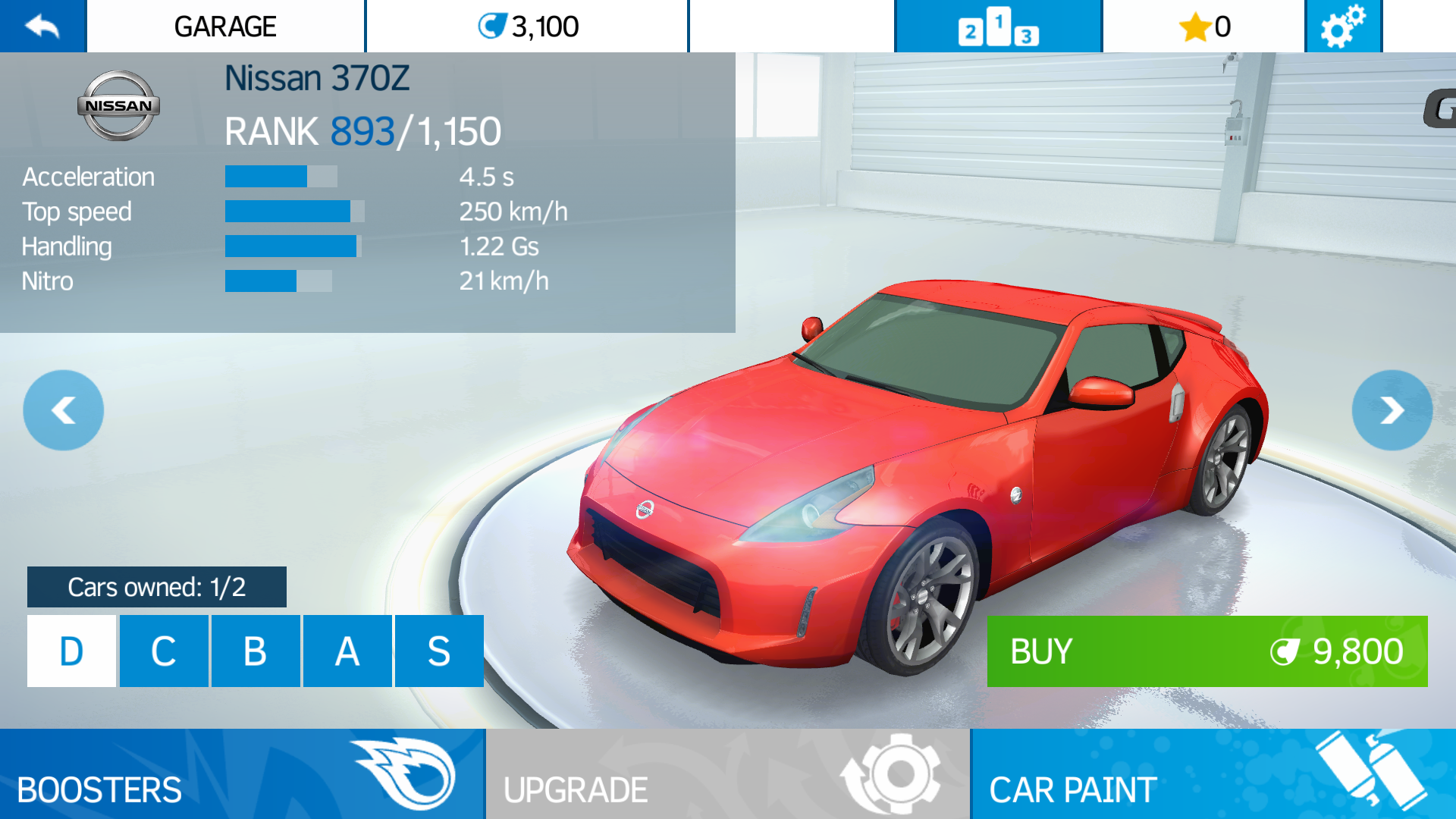Buy the Nissan 370Z for 9,800
The image size is (1456, 819).
coord(1207,651)
